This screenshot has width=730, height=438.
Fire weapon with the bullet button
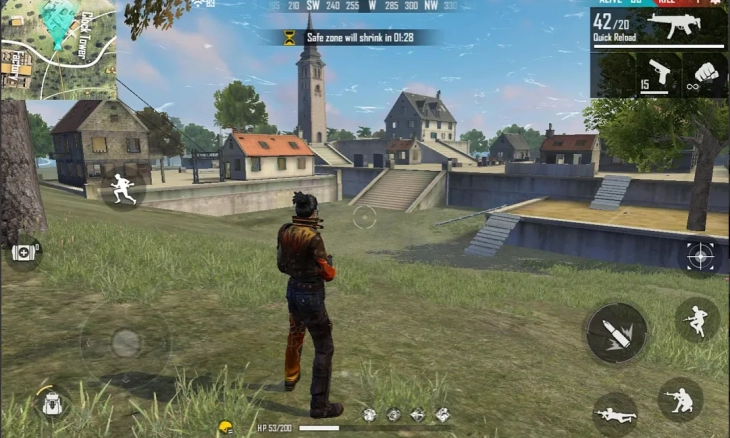pos(615,334)
